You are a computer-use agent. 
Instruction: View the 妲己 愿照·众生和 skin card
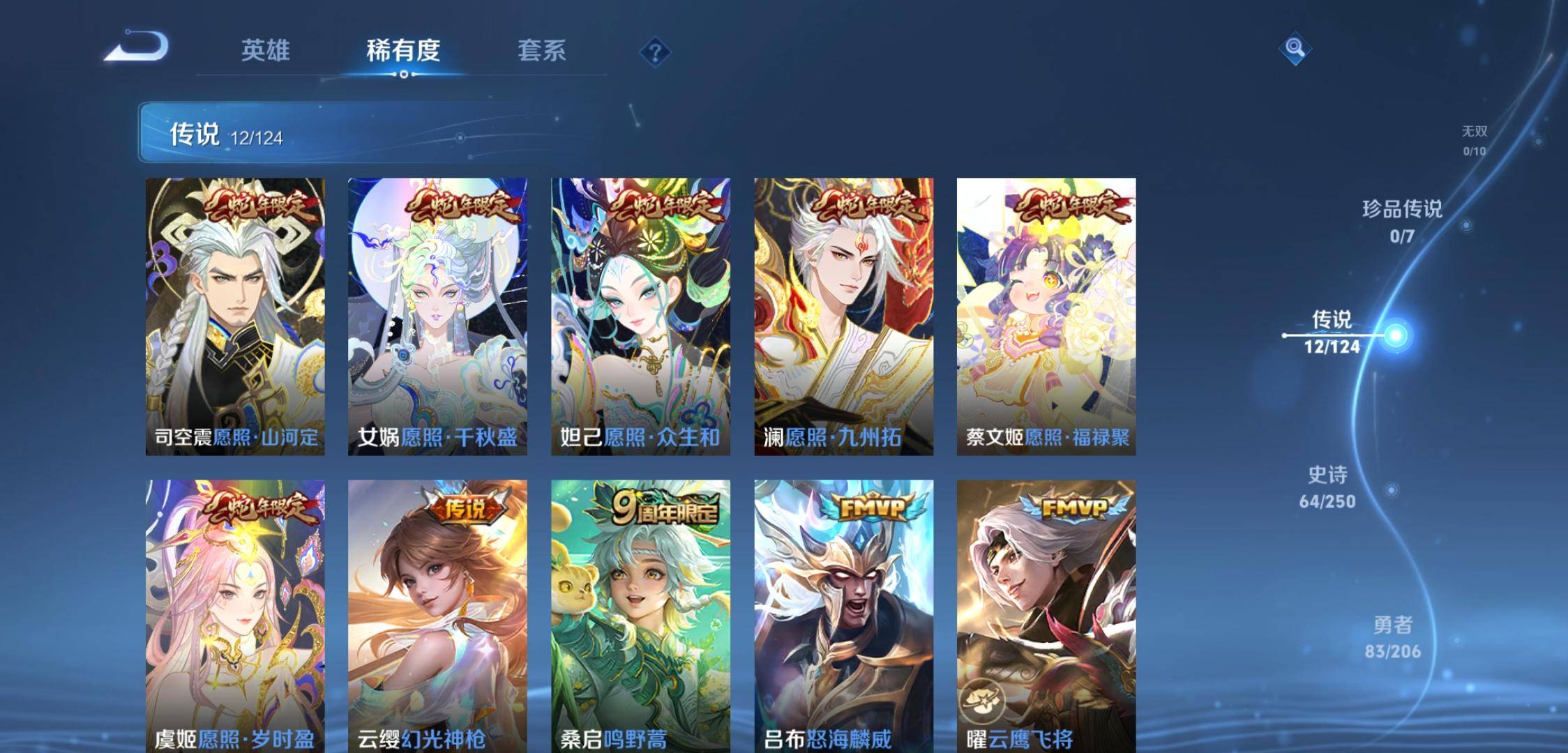click(x=640, y=317)
